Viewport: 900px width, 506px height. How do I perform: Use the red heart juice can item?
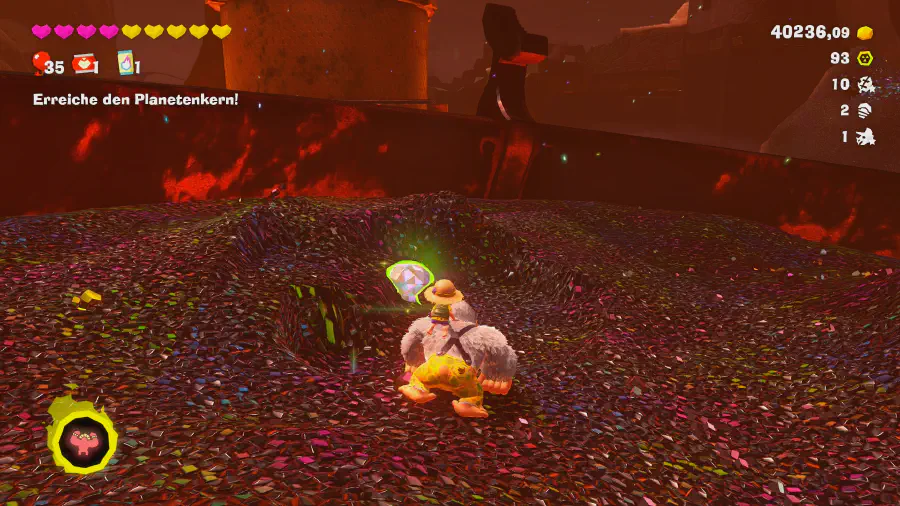pos(84,65)
